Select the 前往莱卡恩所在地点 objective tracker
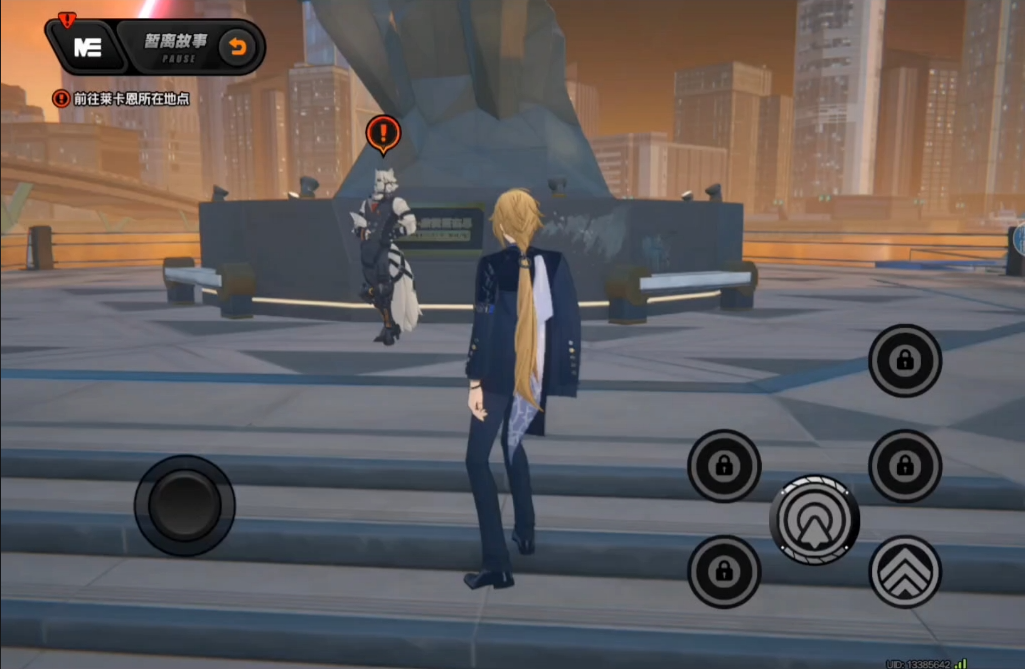This screenshot has width=1025, height=669. click(123, 99)
